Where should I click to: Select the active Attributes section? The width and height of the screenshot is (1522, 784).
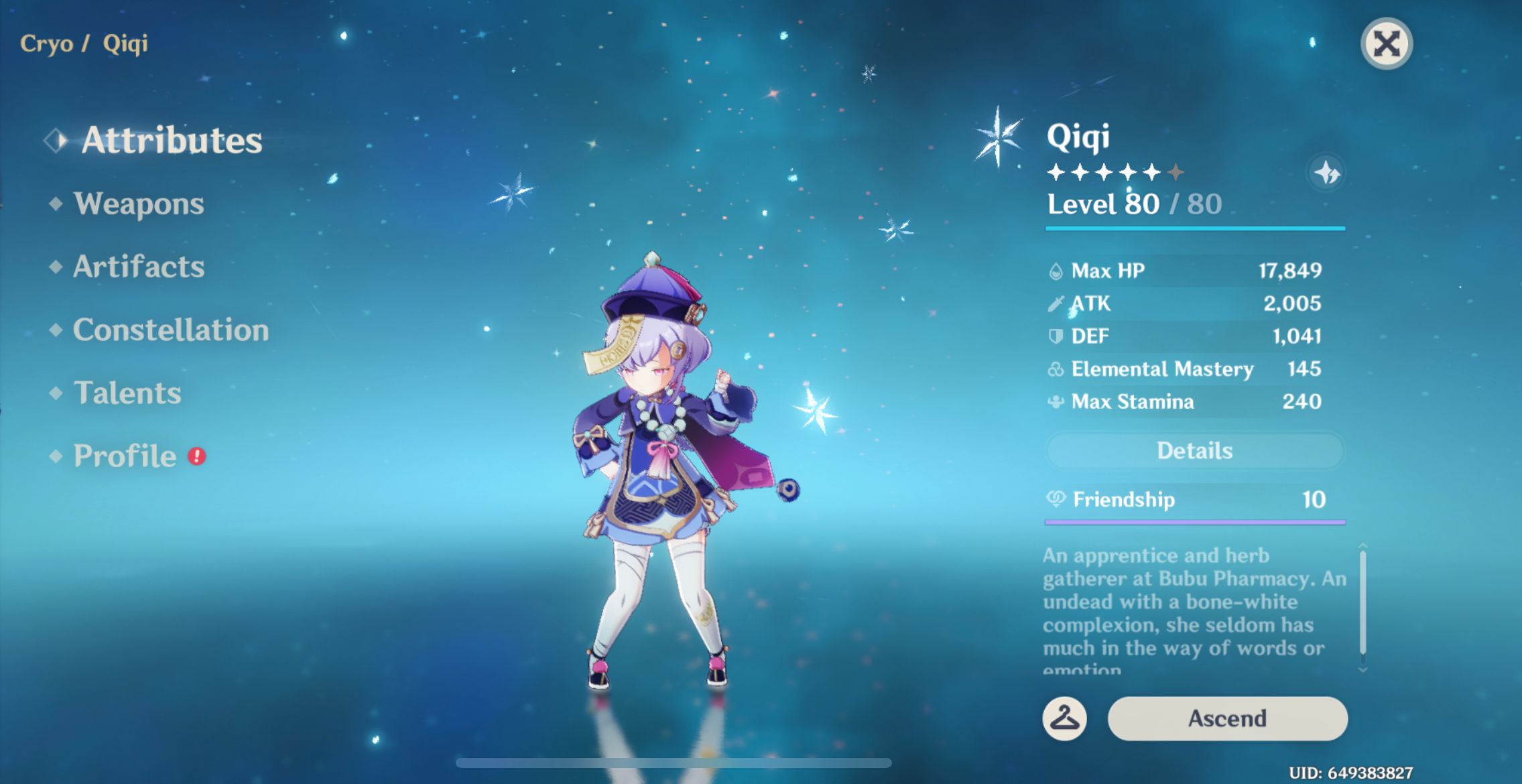tap(172, 140)
